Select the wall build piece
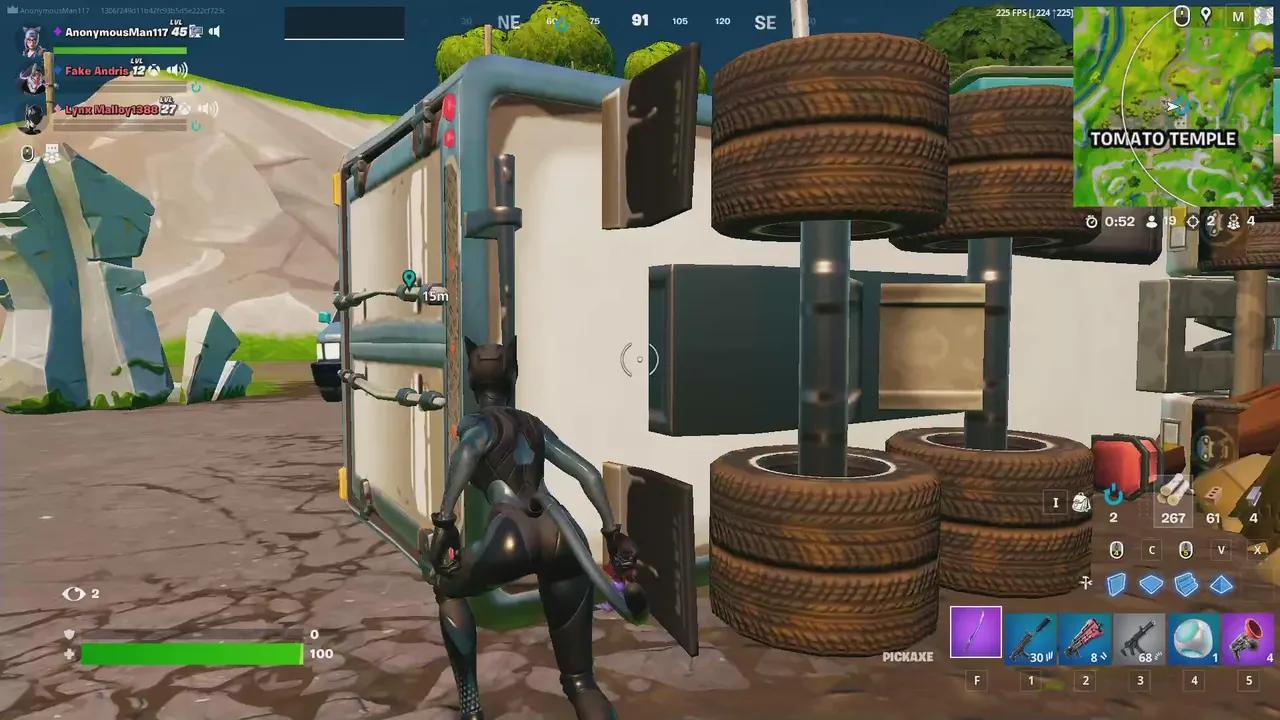 pyautogui.click(x=1117, y=584)
